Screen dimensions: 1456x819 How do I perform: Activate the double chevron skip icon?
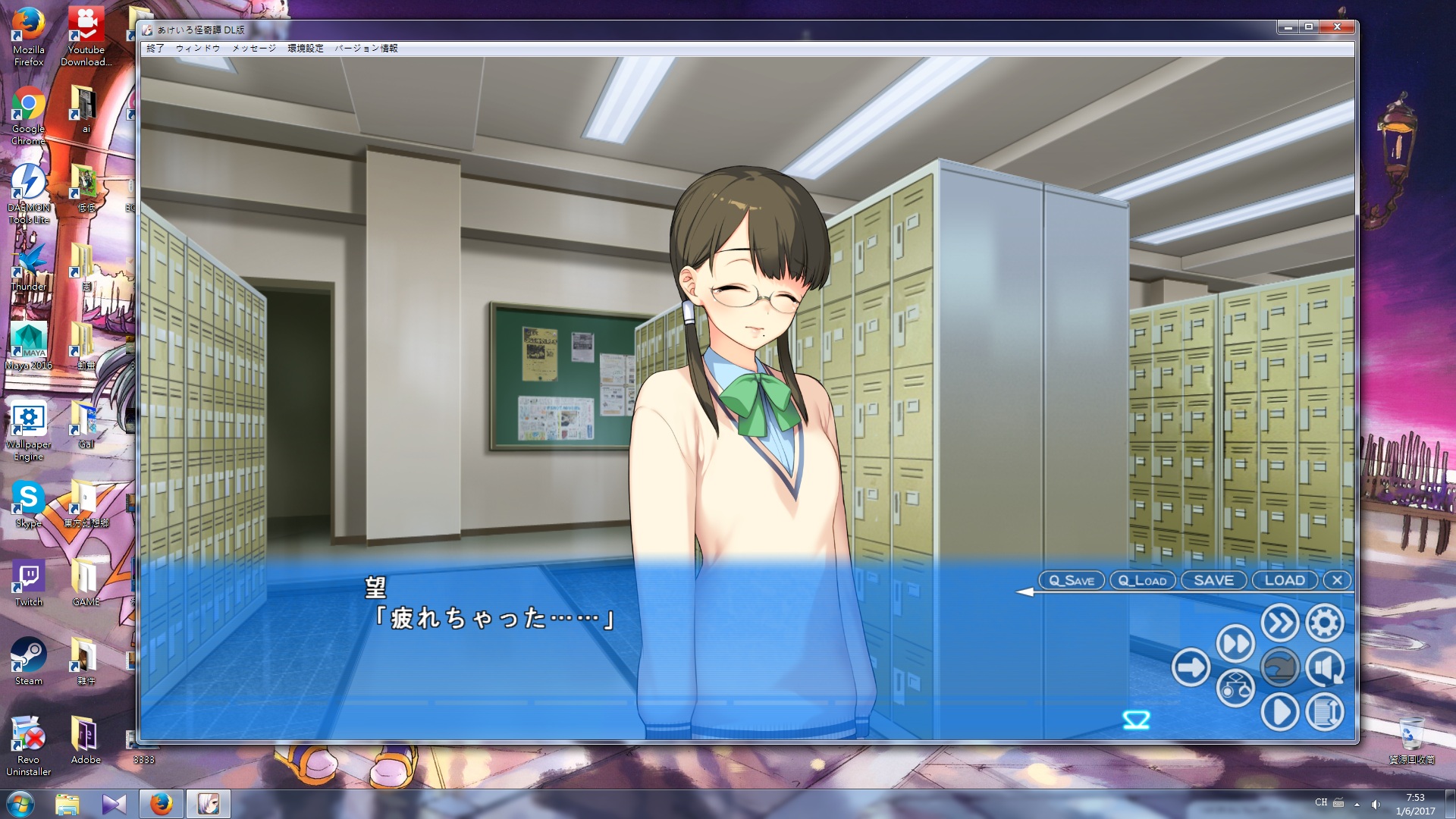coord(1280,623)
